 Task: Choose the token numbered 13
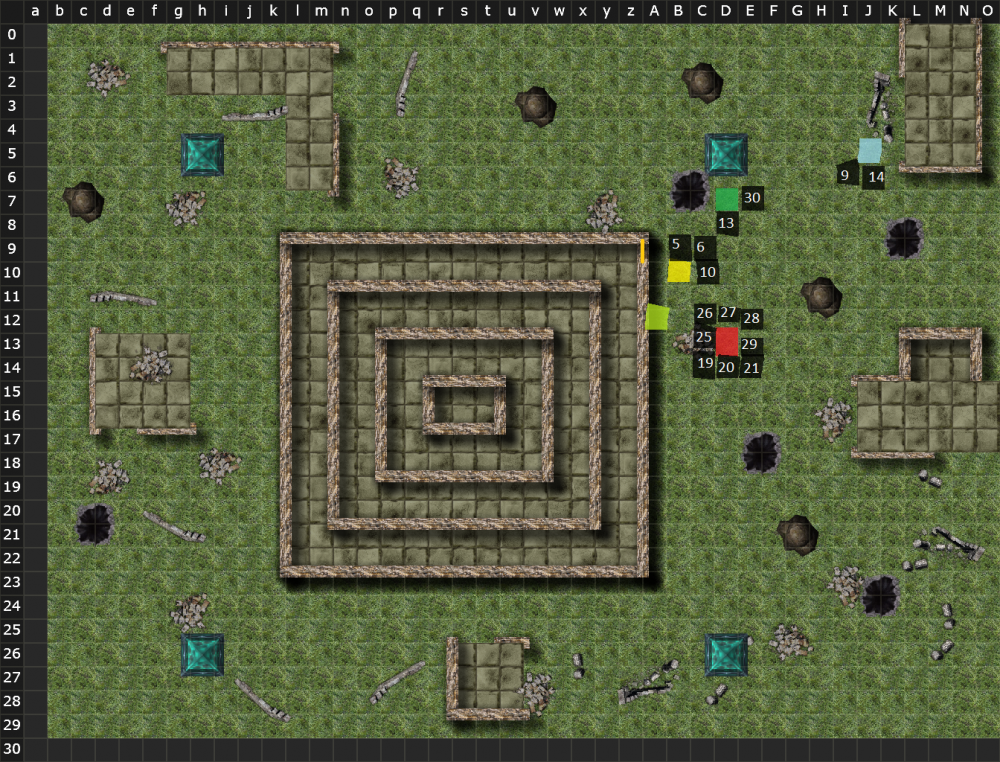727,223
